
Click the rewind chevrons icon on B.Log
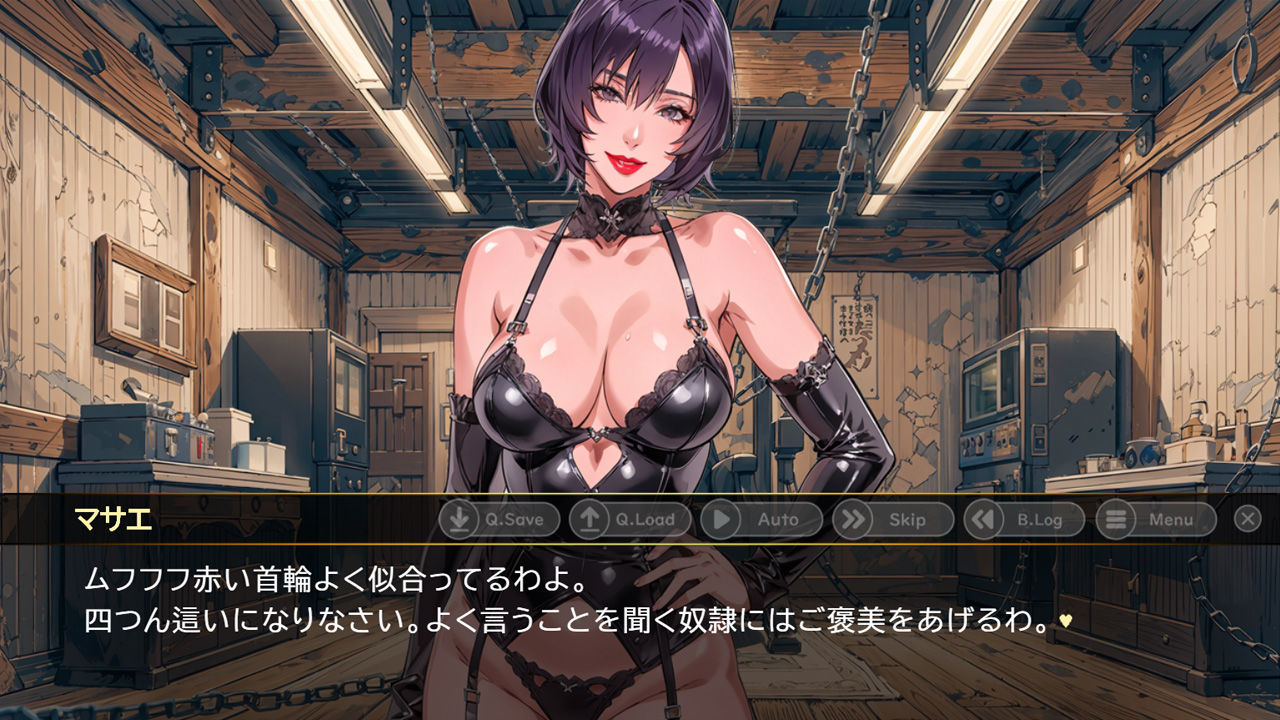tap(985, 519)
